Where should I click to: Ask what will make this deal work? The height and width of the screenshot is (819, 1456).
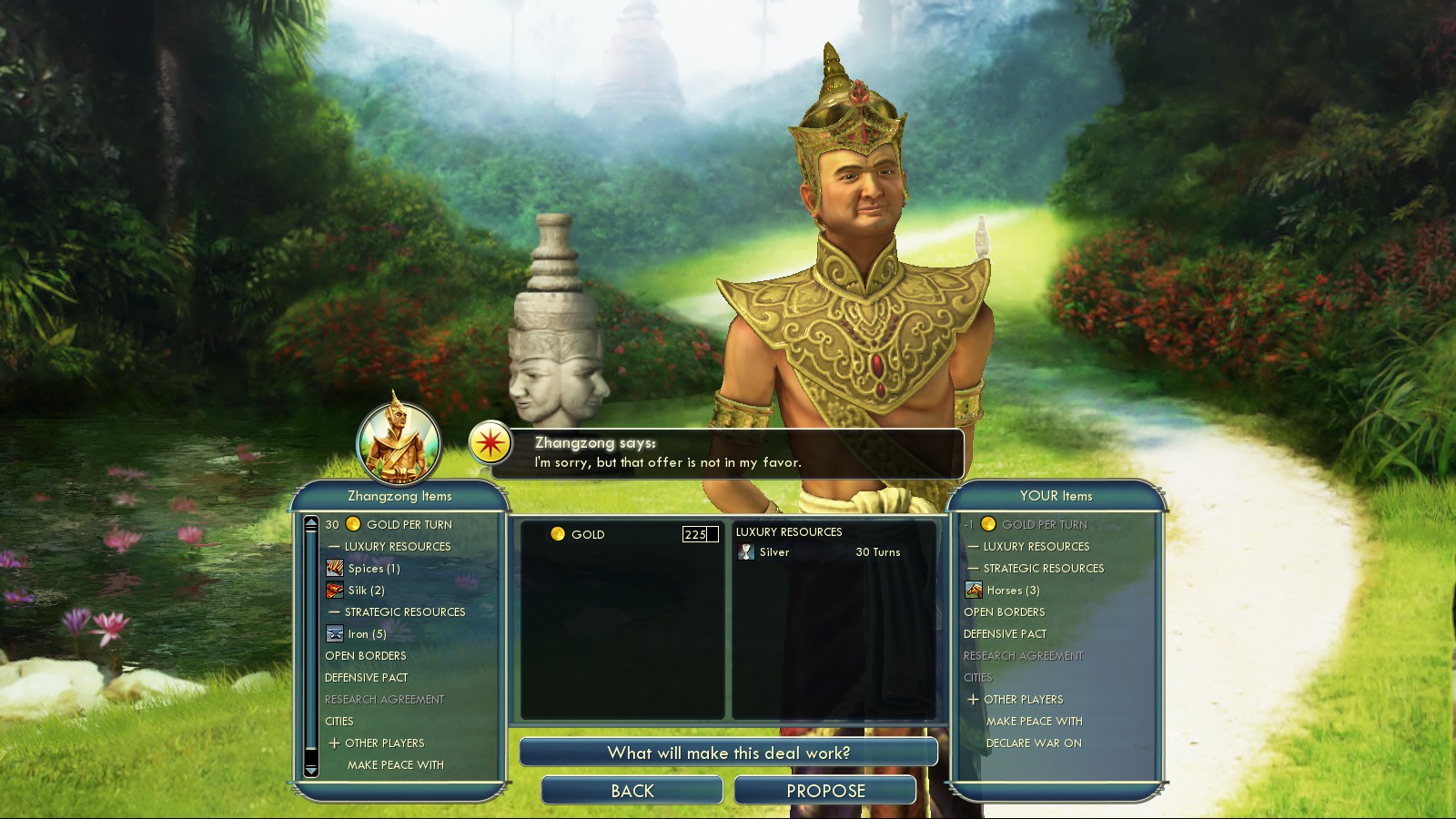point(728,753)
